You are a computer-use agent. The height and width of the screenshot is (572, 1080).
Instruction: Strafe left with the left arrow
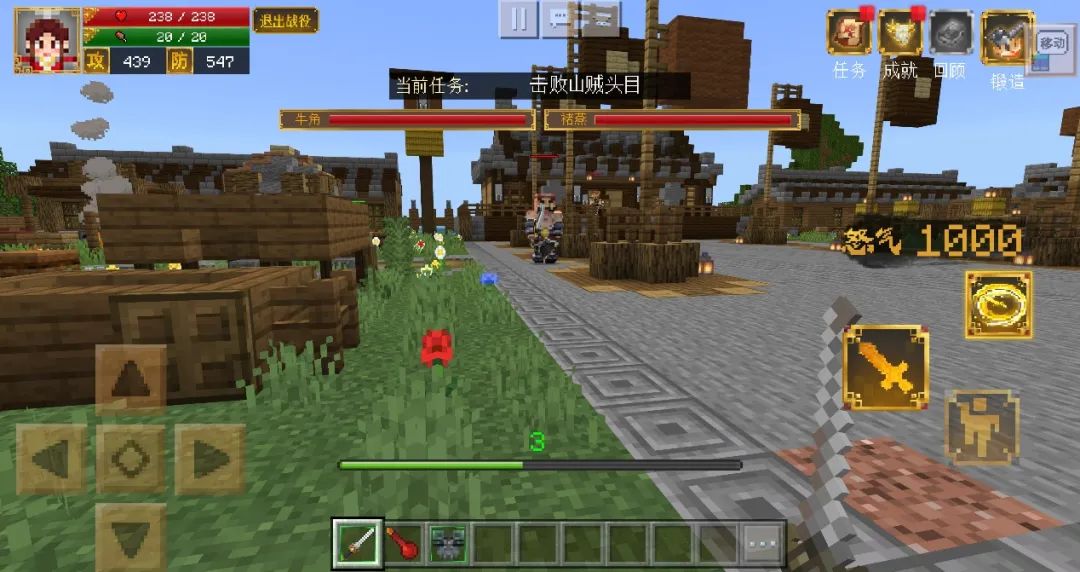(52, 459)
